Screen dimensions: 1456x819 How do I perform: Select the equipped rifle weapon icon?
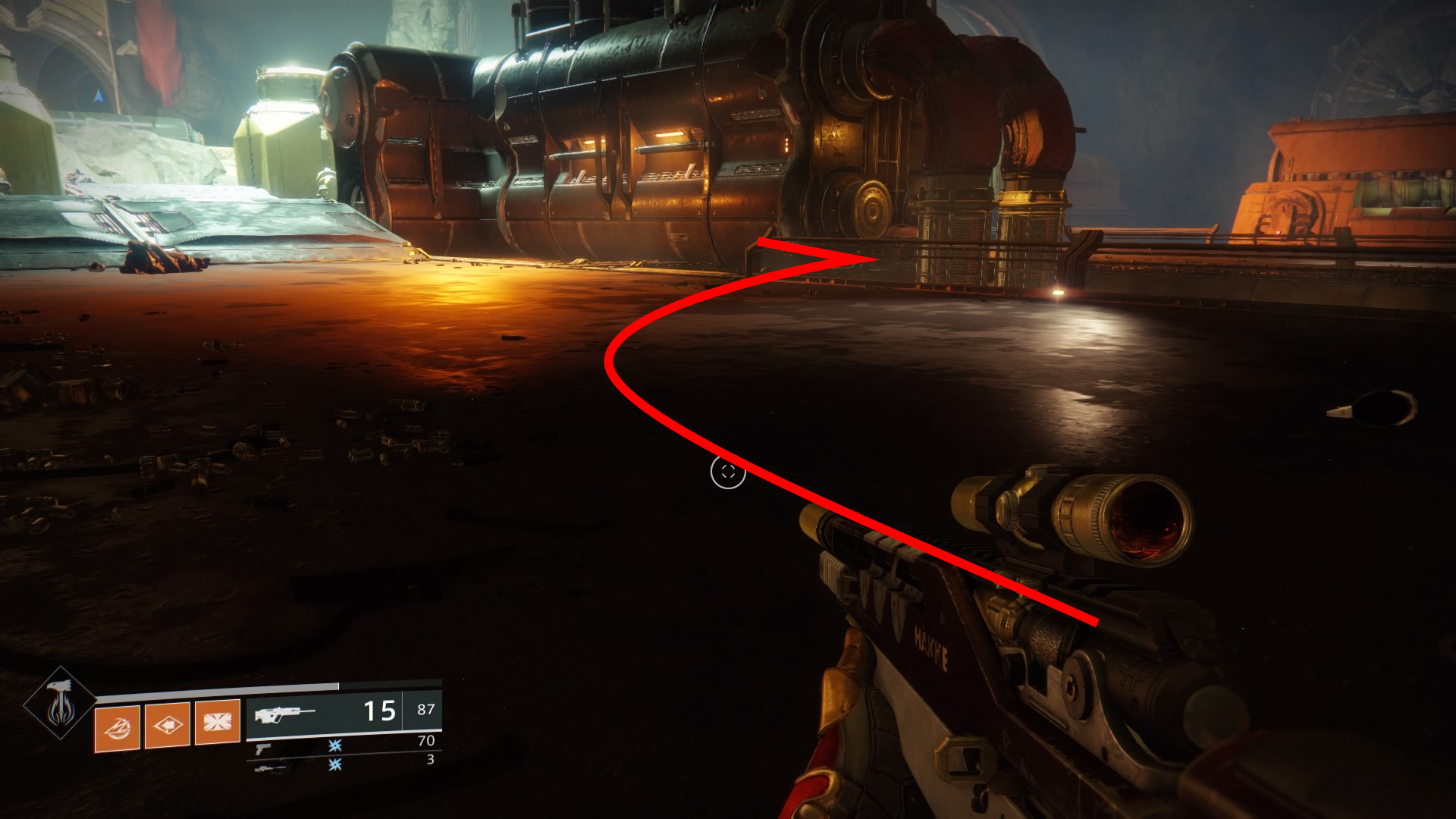coord(284,714)
